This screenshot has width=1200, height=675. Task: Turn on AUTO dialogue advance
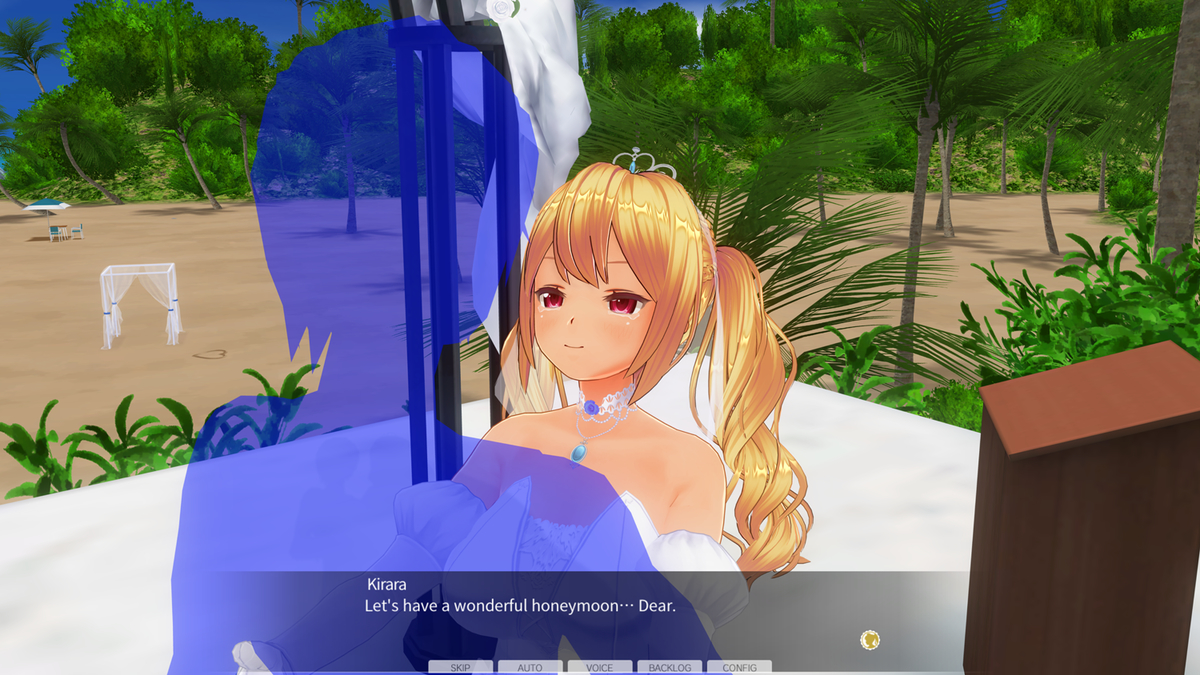pyautogui.click(x=530, y=667)
